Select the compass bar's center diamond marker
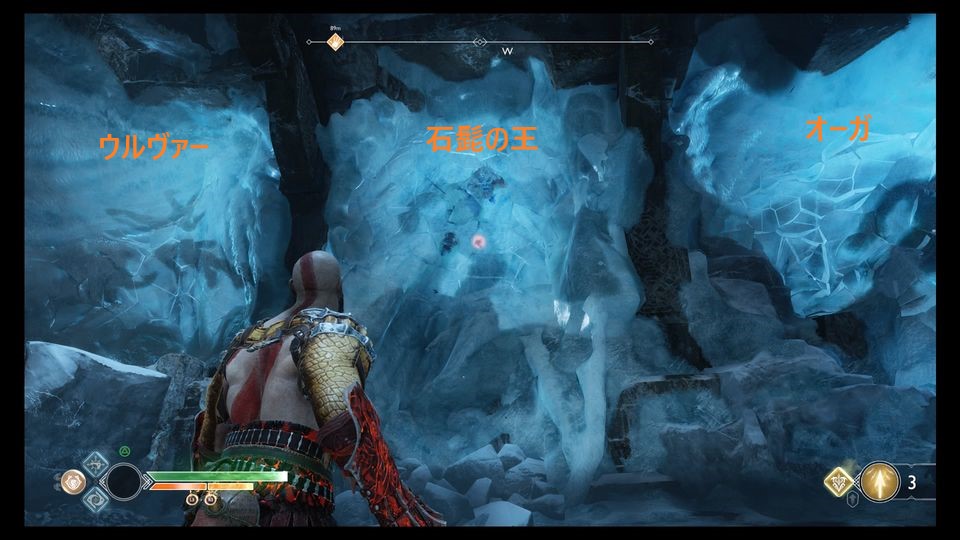 [x=480, y=42]
